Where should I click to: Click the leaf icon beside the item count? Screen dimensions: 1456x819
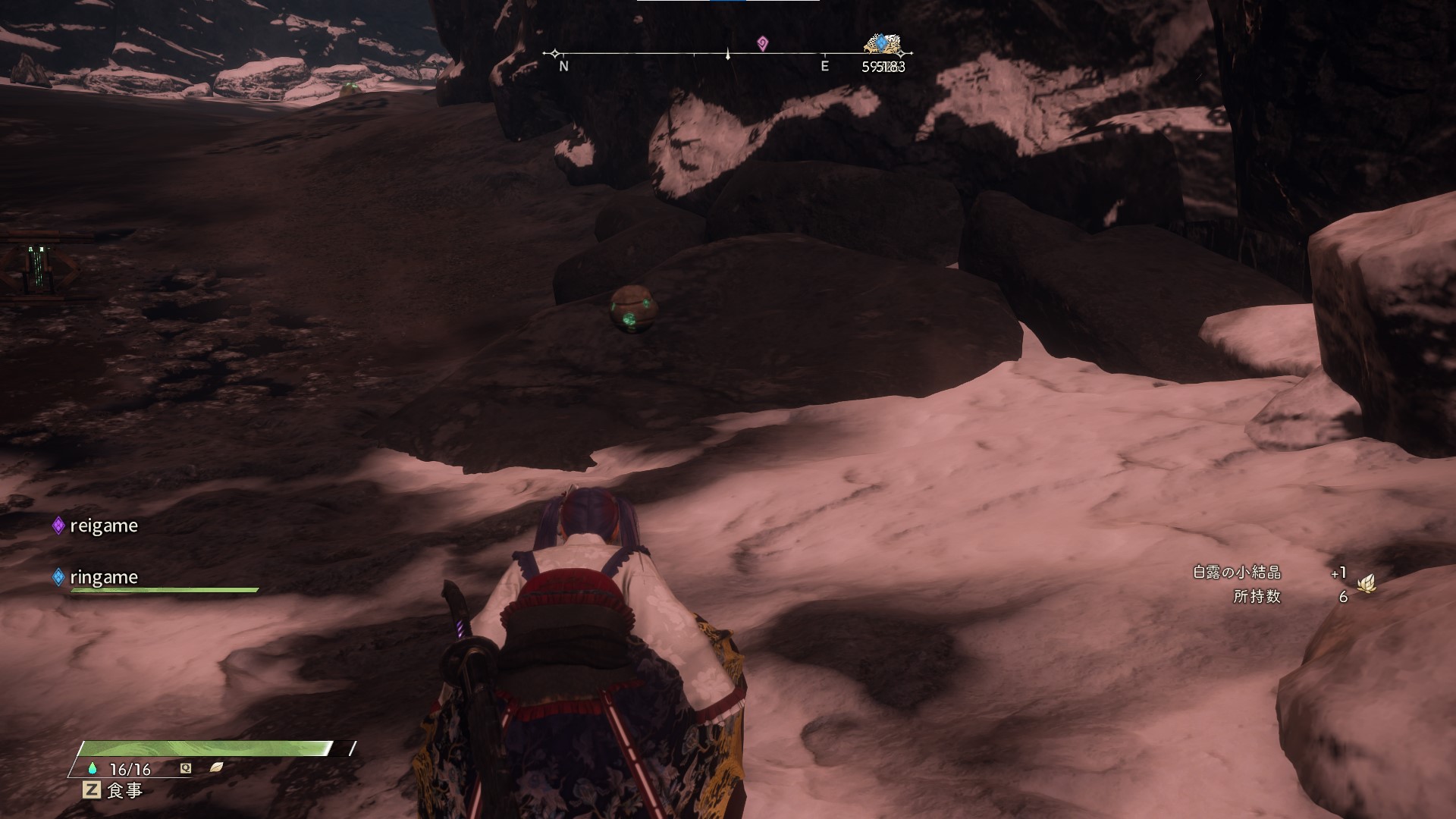[1367, 584]
